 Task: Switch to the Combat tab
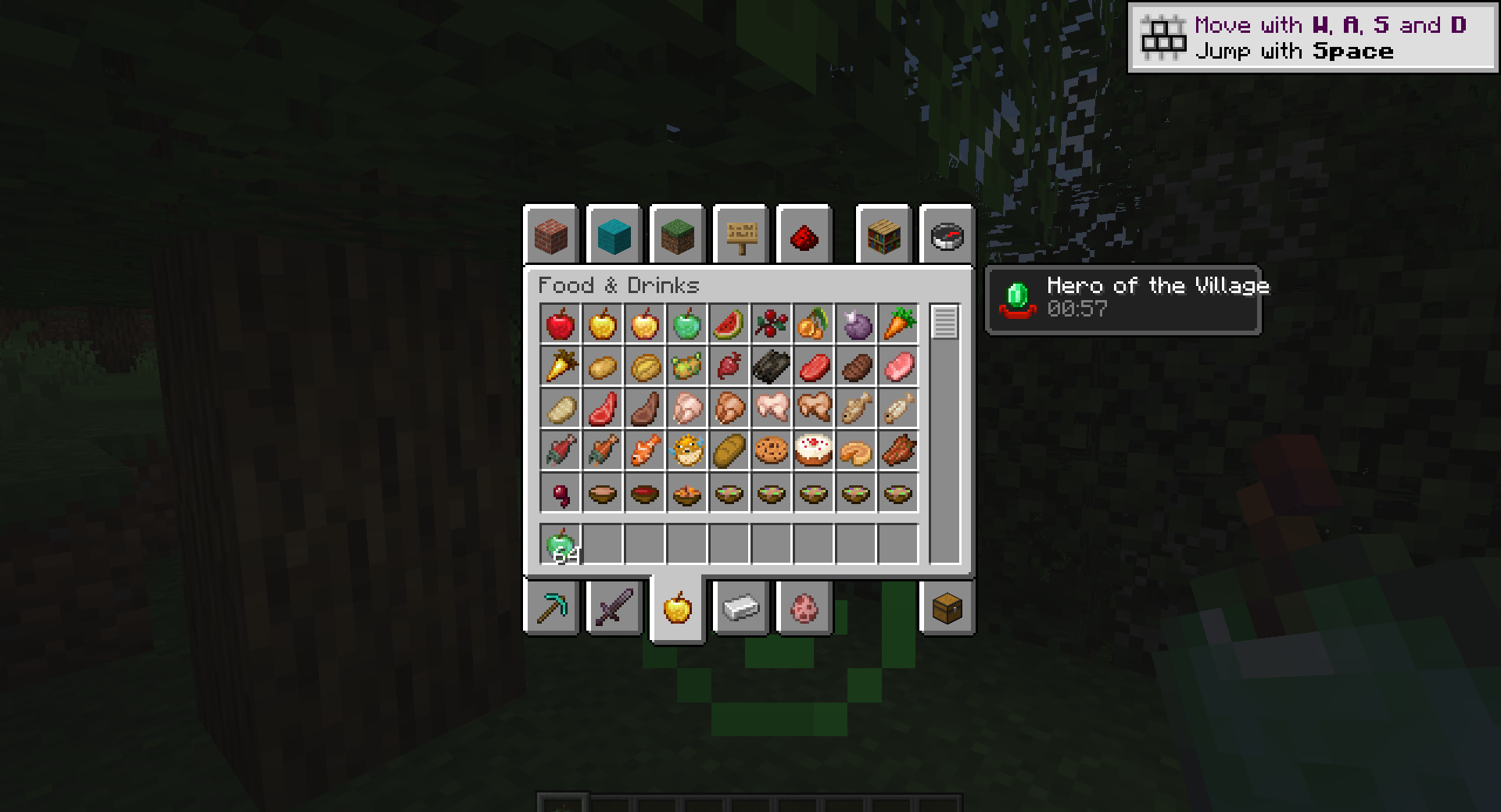point(614,608)
